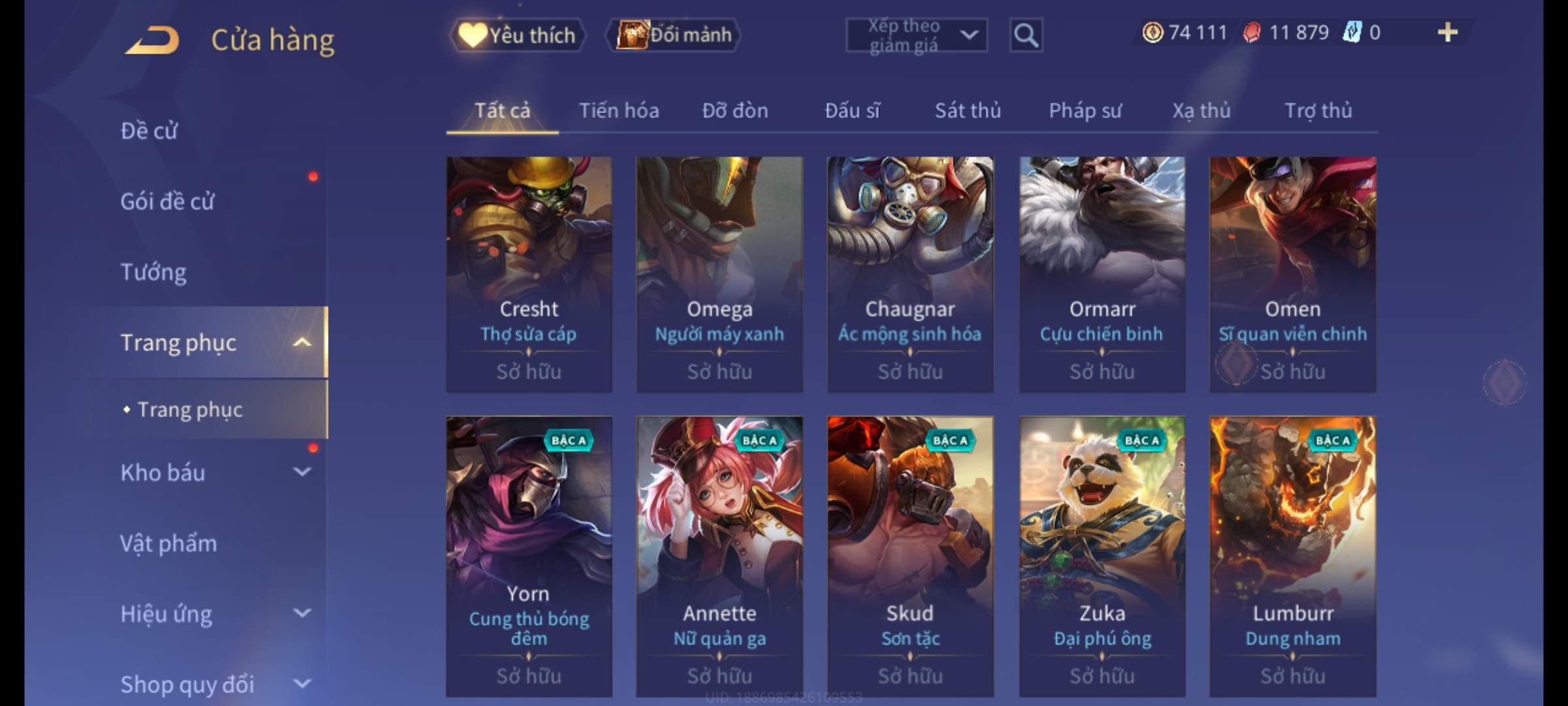Choose the Annette Nữ quản ga skin card
Image resolution: width=1568 pixels, height=706 pixels.
(719, 556)
